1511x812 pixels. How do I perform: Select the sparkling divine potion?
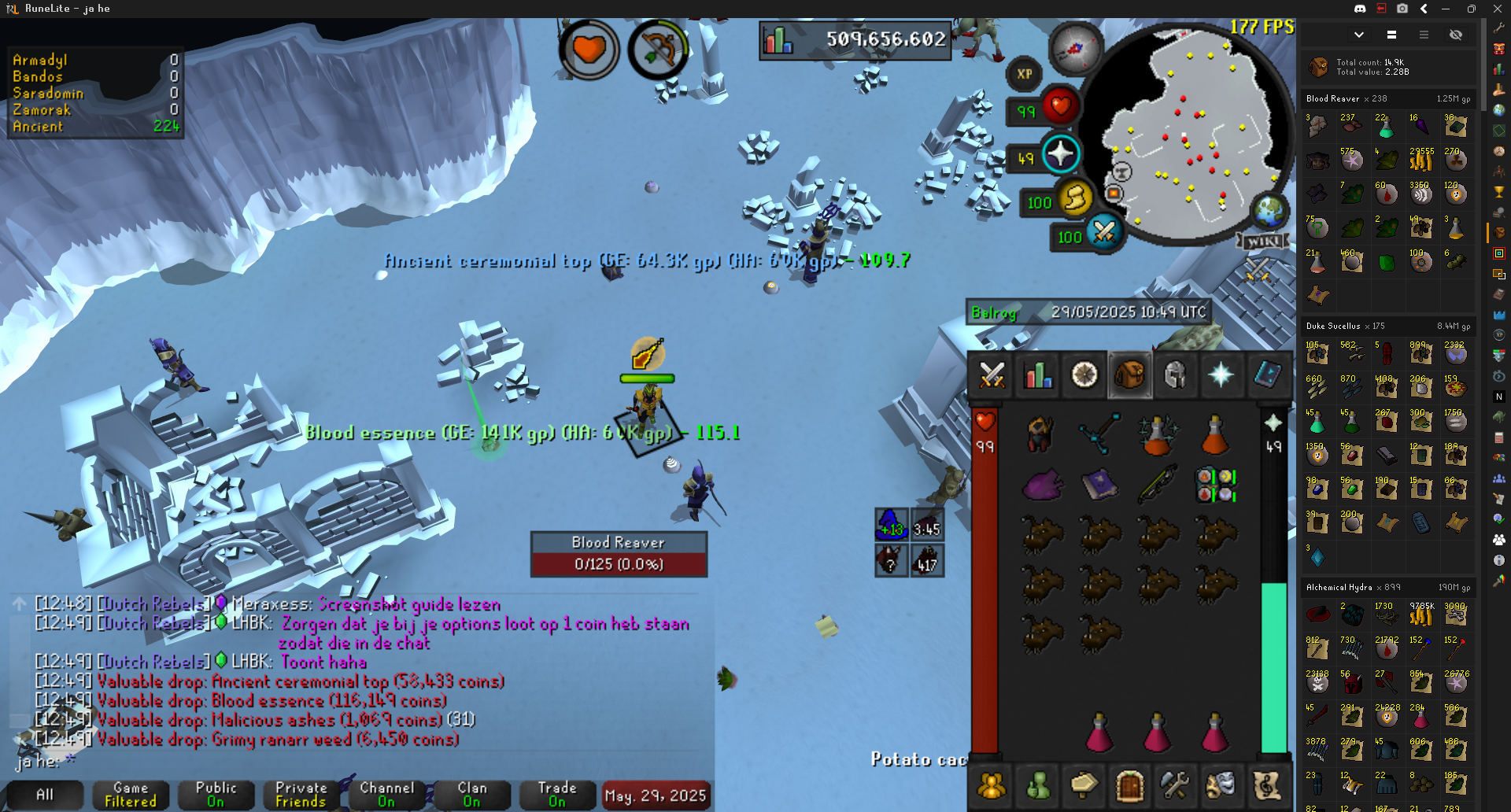[x=1157, y=435]
